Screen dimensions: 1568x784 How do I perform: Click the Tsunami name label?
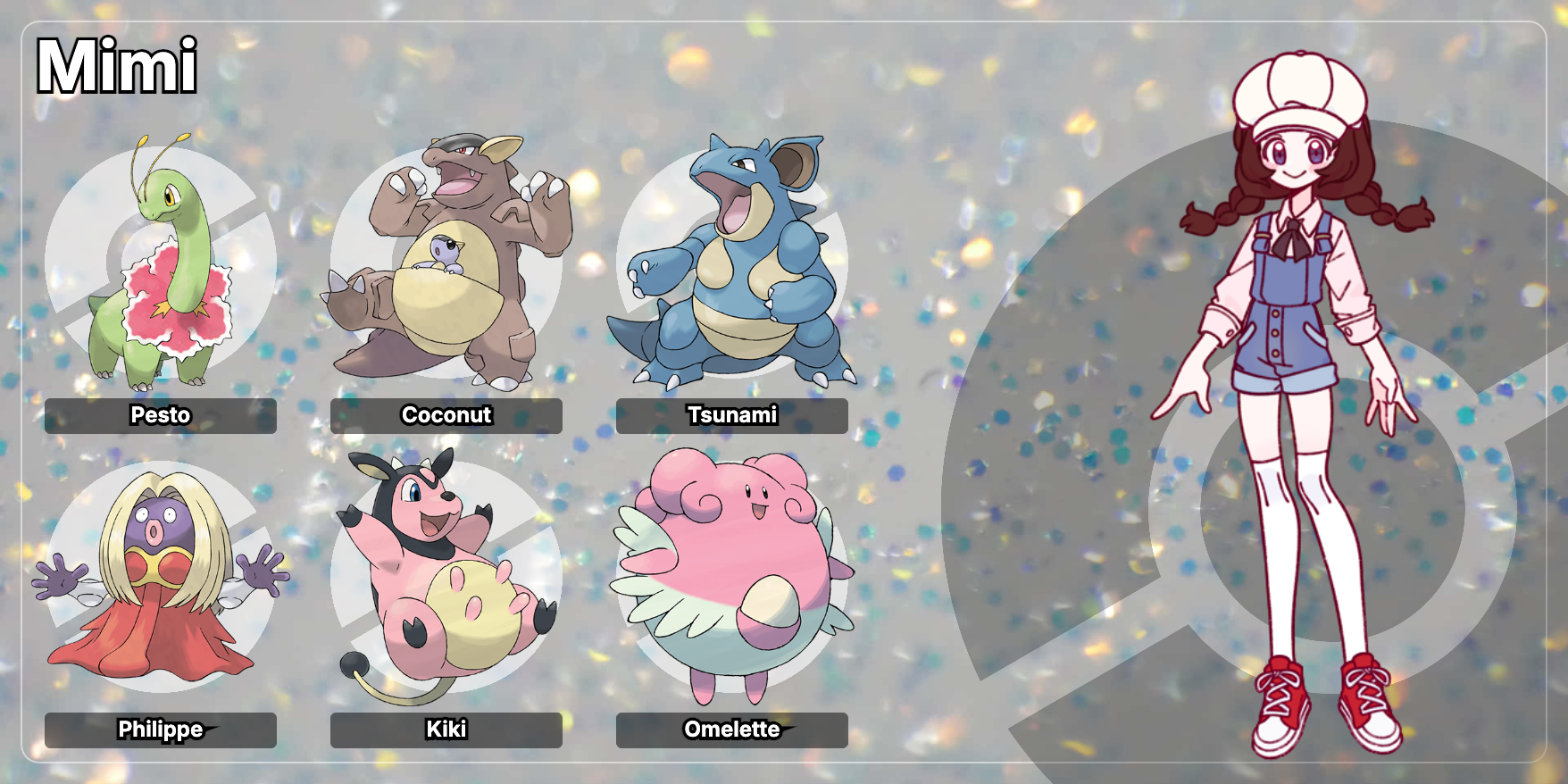pos(732,415)
